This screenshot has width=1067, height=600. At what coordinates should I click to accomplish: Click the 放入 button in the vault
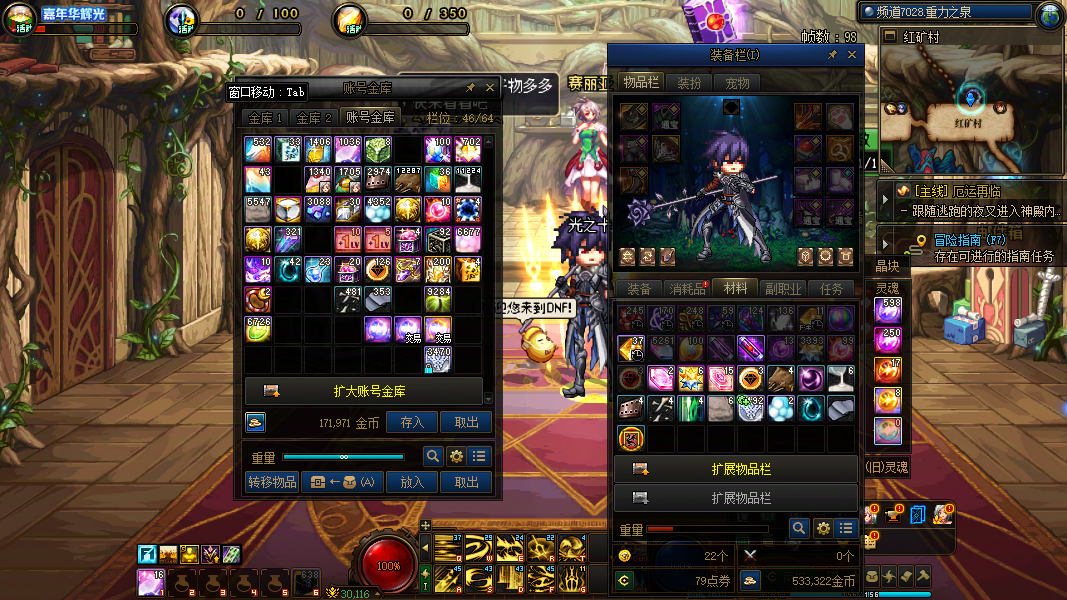click(x=412, y=481)
